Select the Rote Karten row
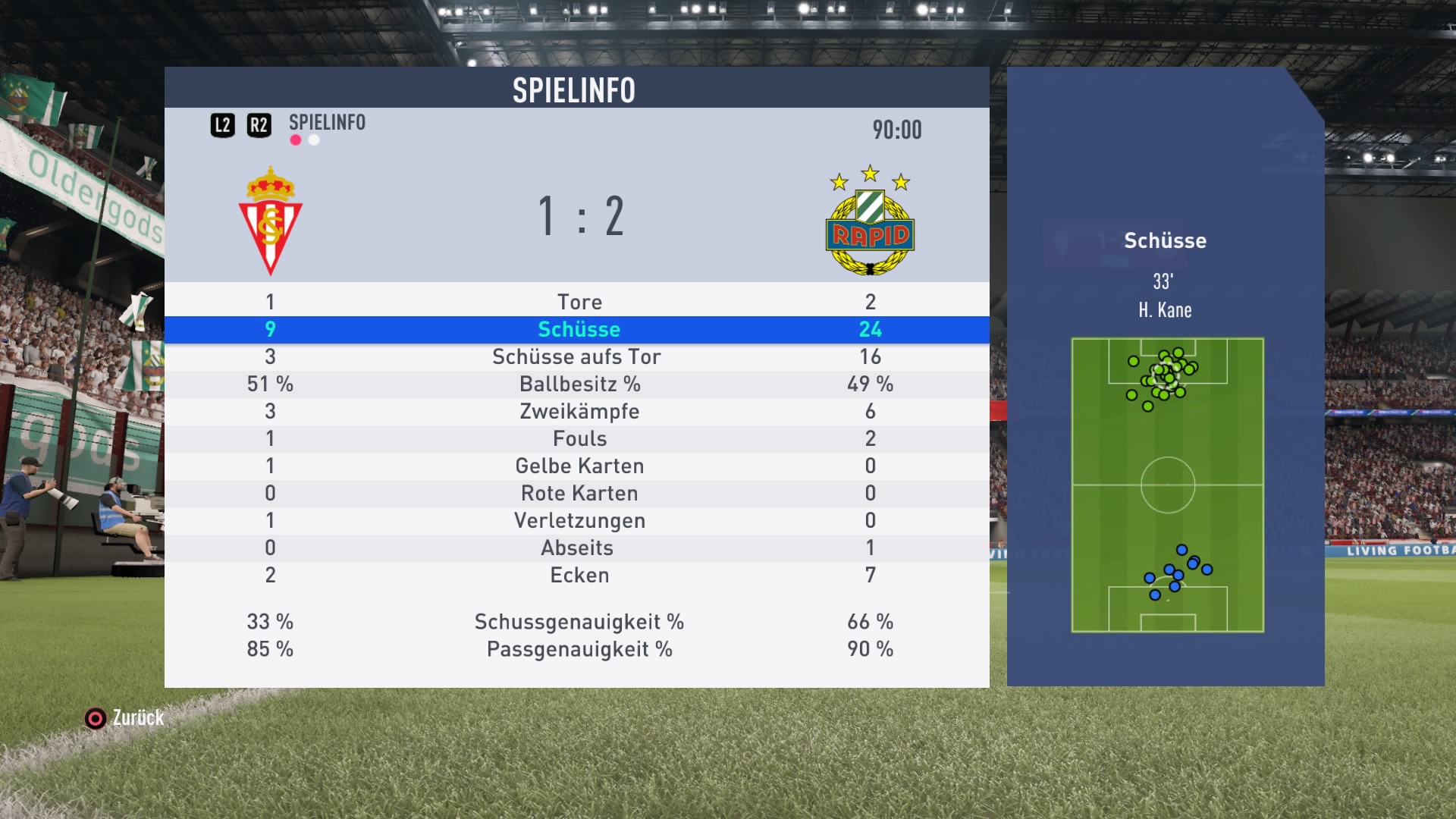The width and height of the screenshot is (1456, 819). pyautogui.click(x=579, y=493)
